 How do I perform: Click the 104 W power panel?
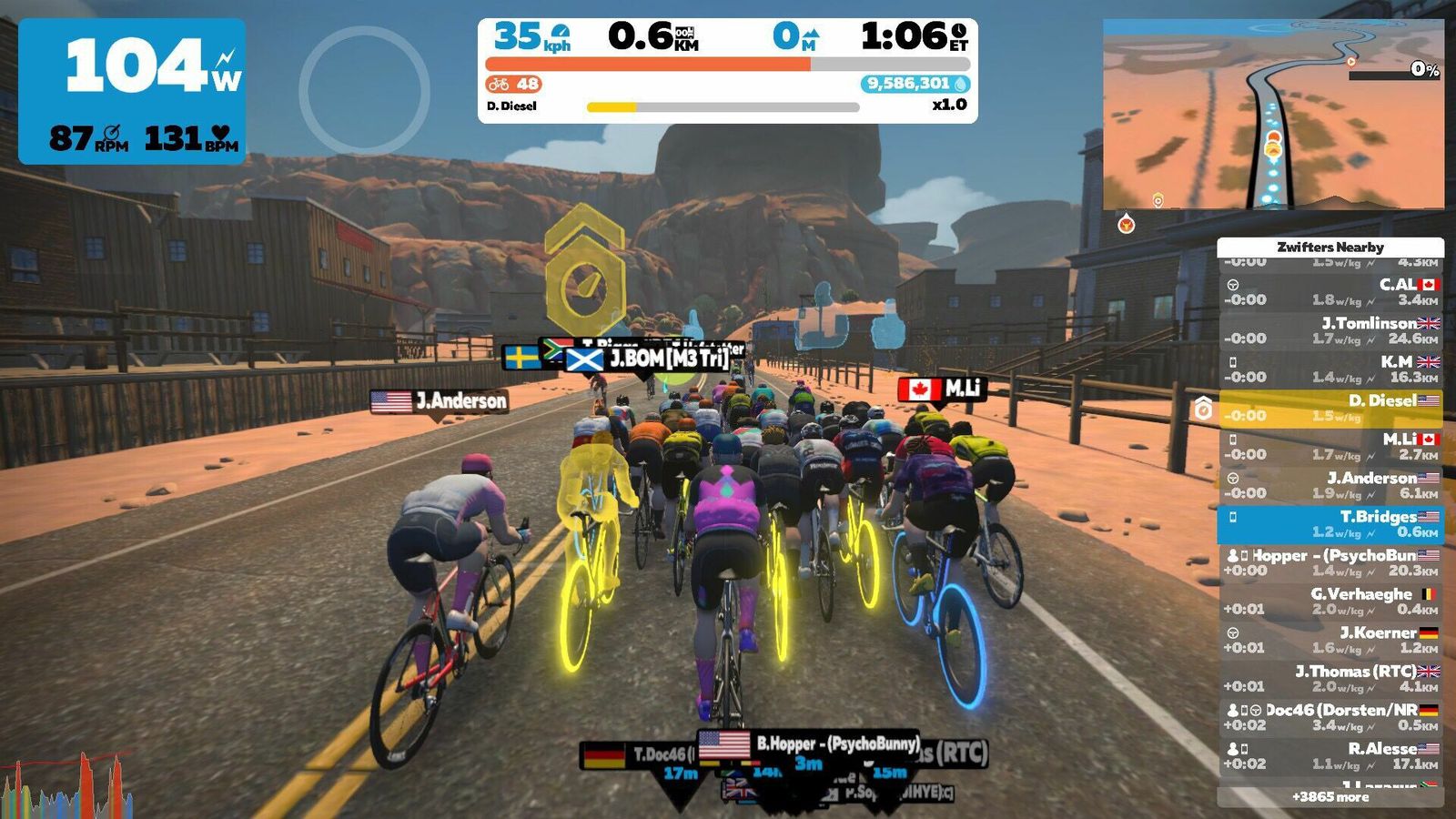132,91
